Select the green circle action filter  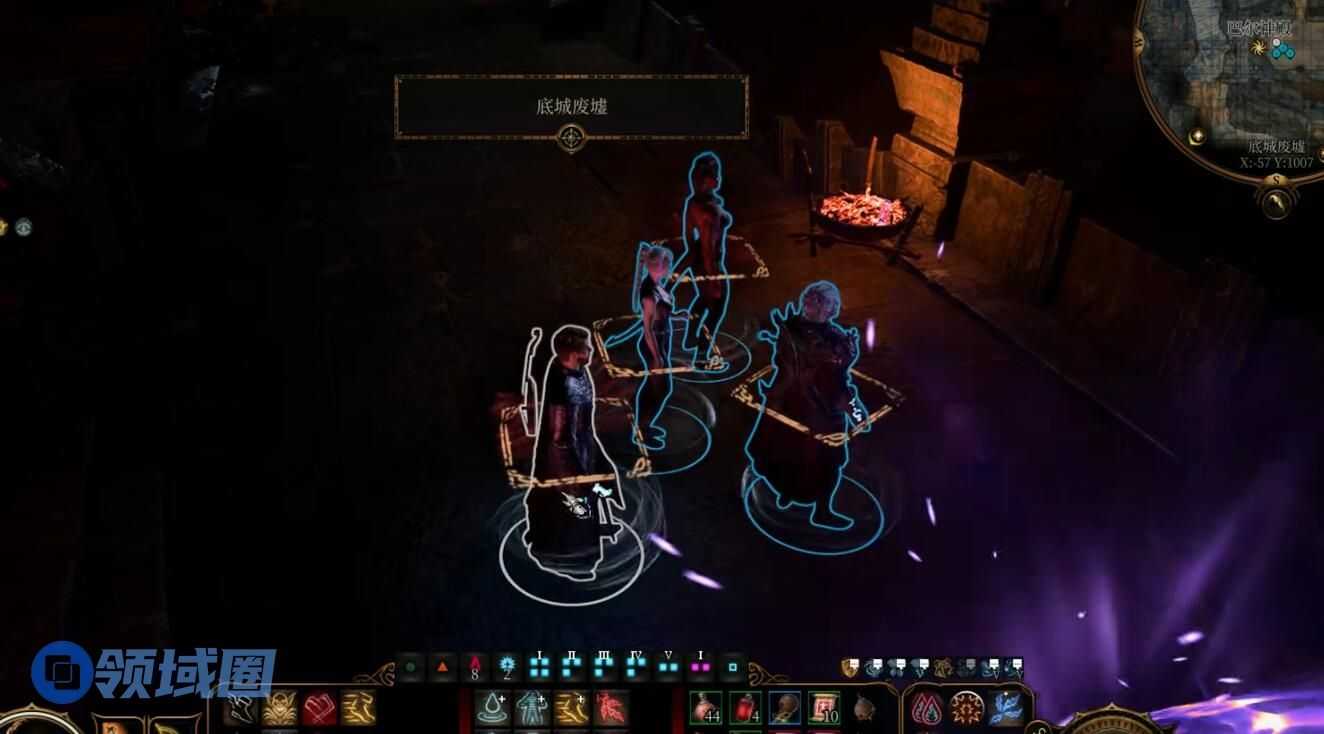click(x=410, y=666)
